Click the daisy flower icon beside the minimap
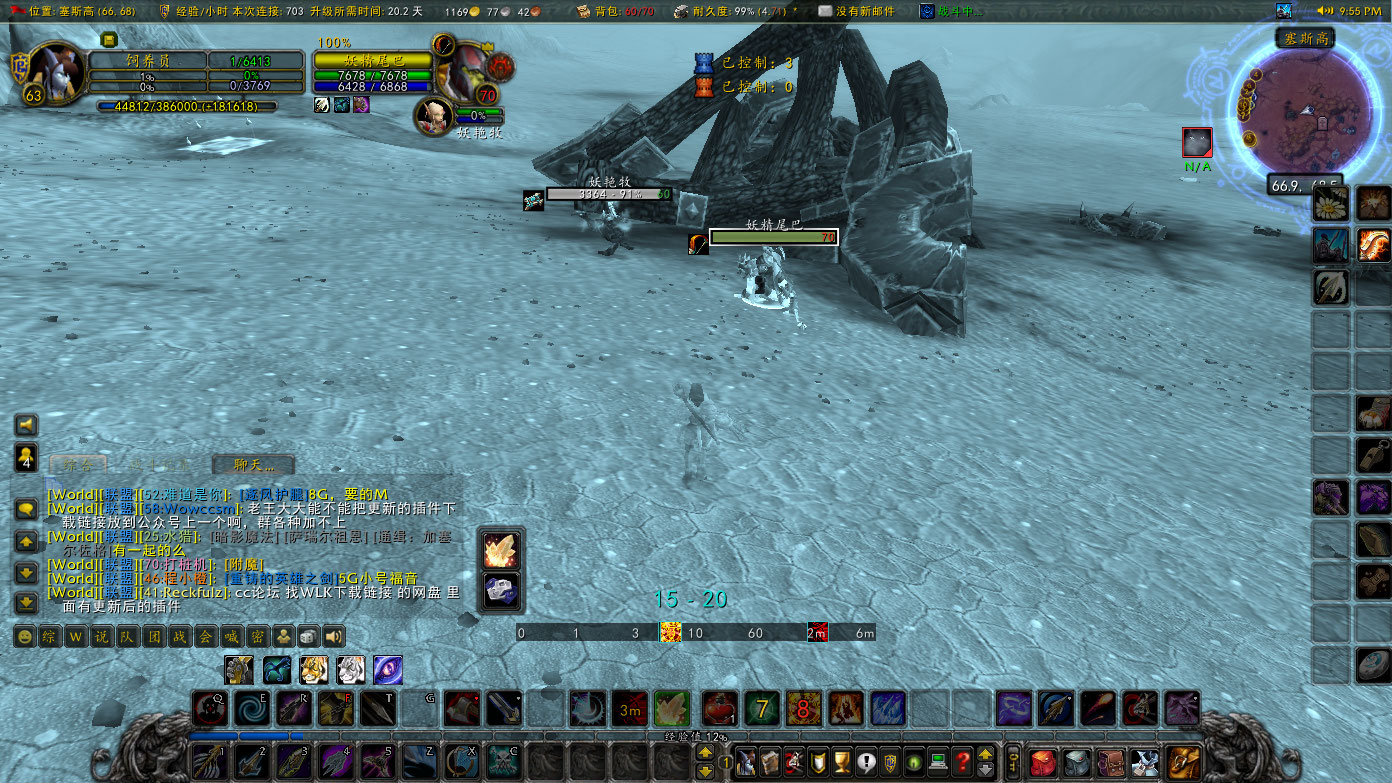 point(1331,201)
